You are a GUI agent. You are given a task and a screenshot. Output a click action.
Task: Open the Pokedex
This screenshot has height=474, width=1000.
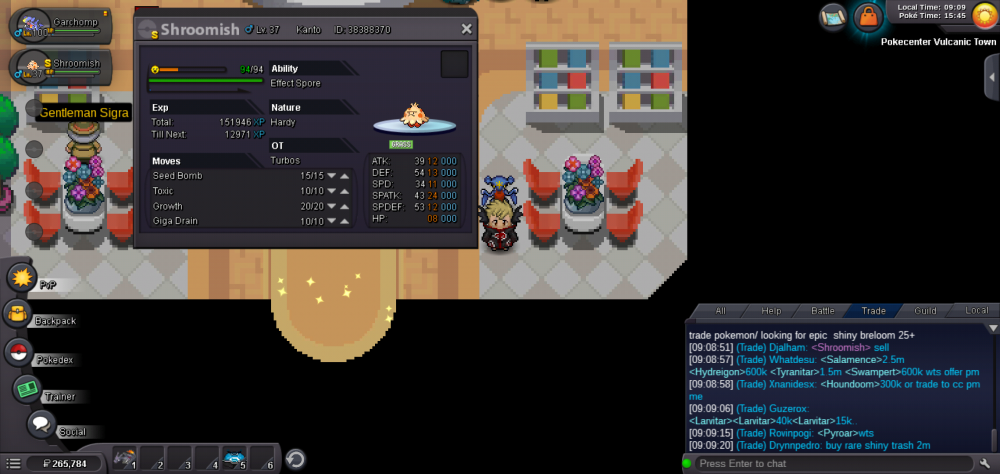pos(18,351)
